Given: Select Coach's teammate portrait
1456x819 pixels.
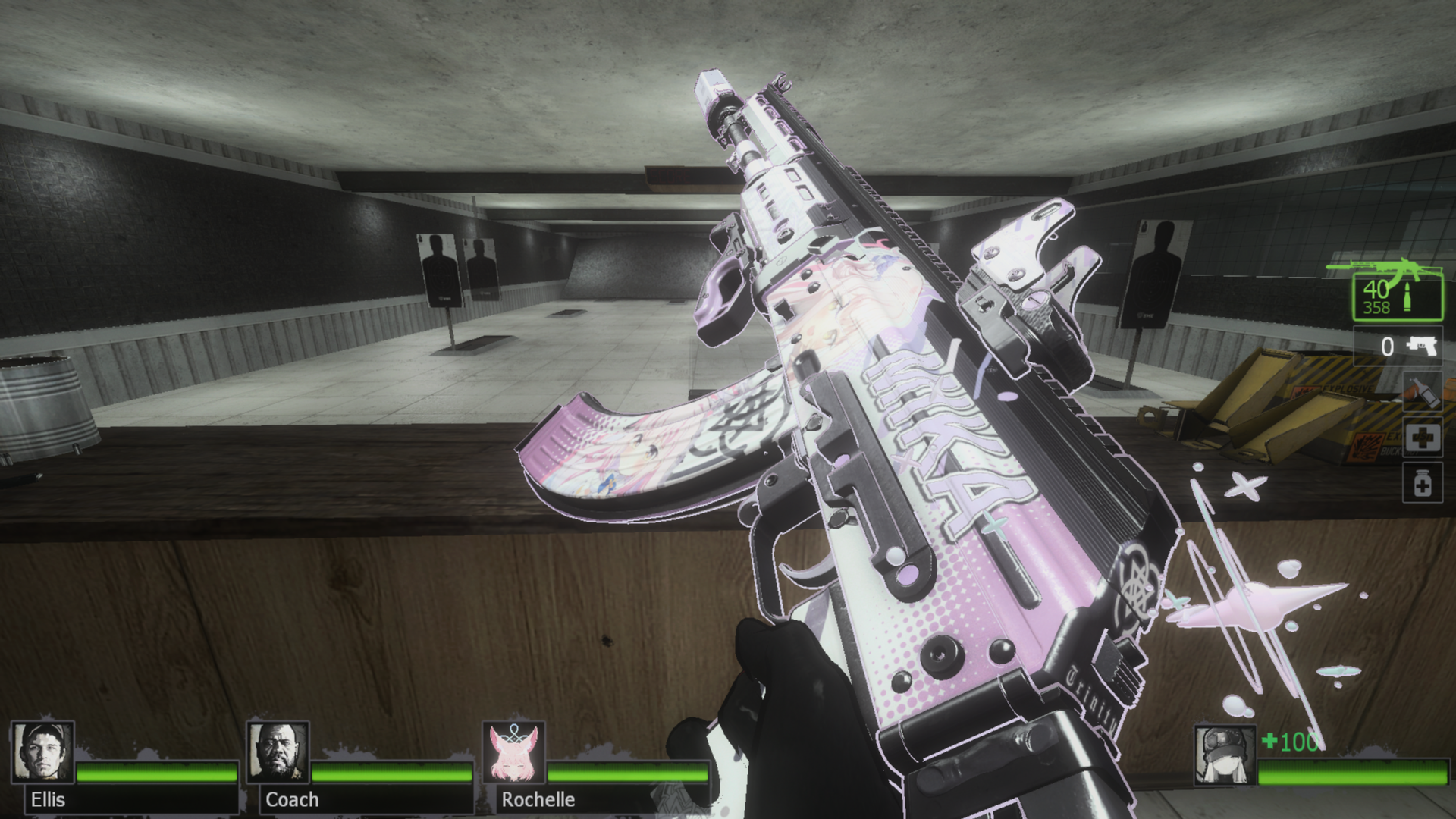Looking at the screenshot, I should 278,752.
